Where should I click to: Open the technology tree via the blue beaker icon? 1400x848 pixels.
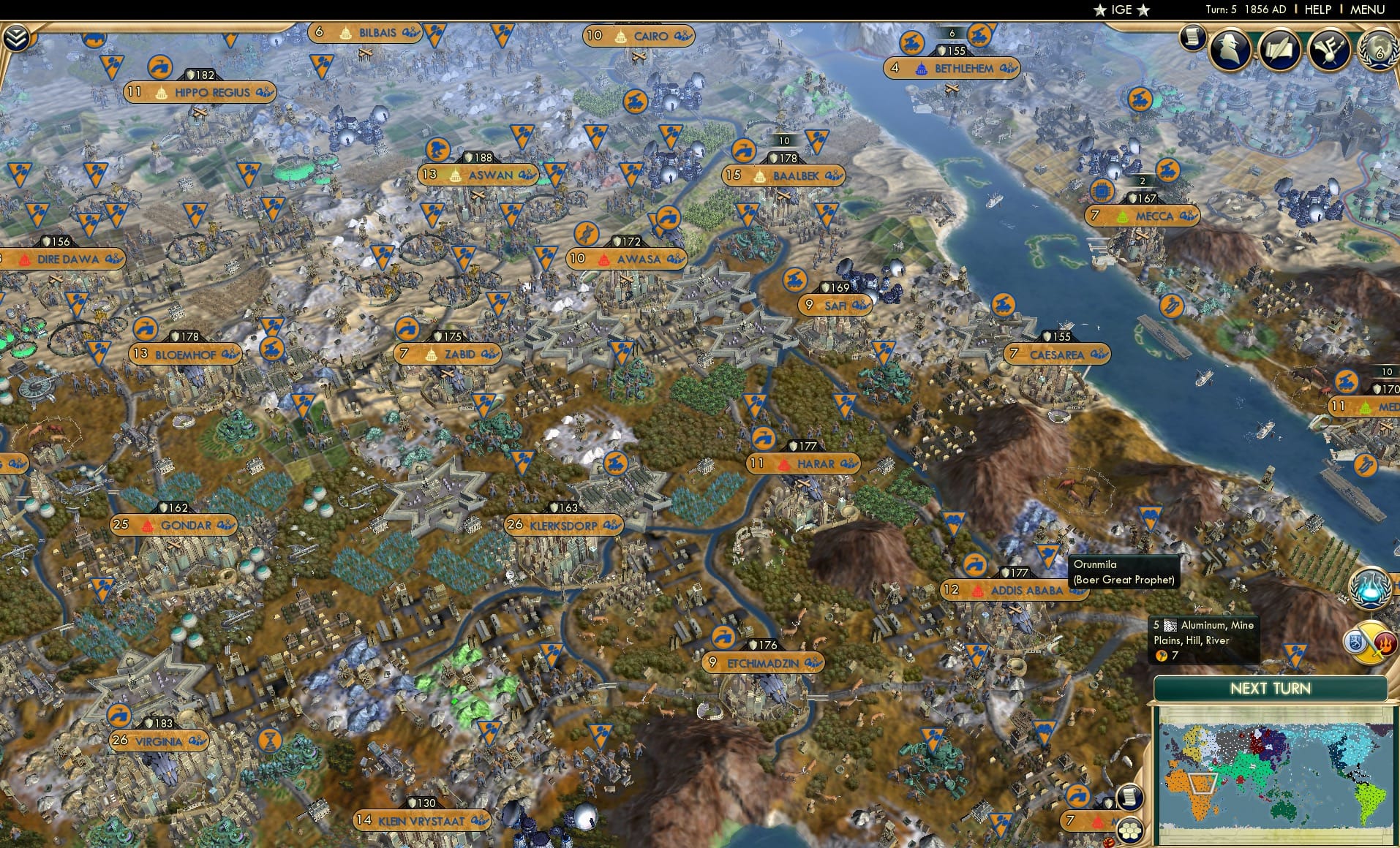[x=1371, y=586]
